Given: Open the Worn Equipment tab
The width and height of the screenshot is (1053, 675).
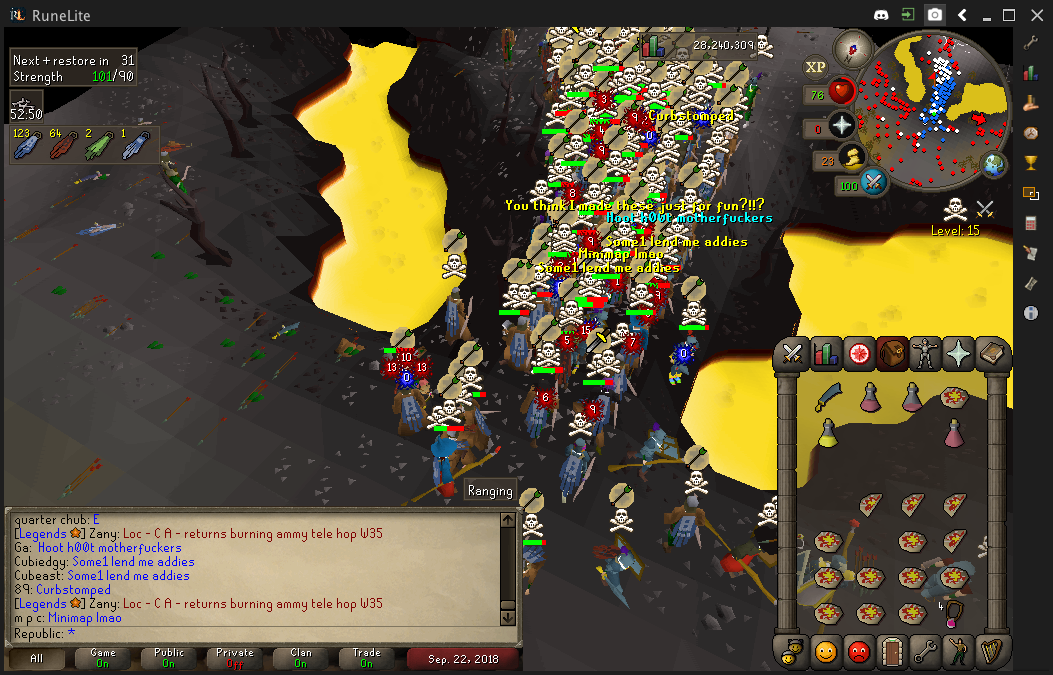Looking at the screenshot, I should pyautogui.click(x=924, y=353).
